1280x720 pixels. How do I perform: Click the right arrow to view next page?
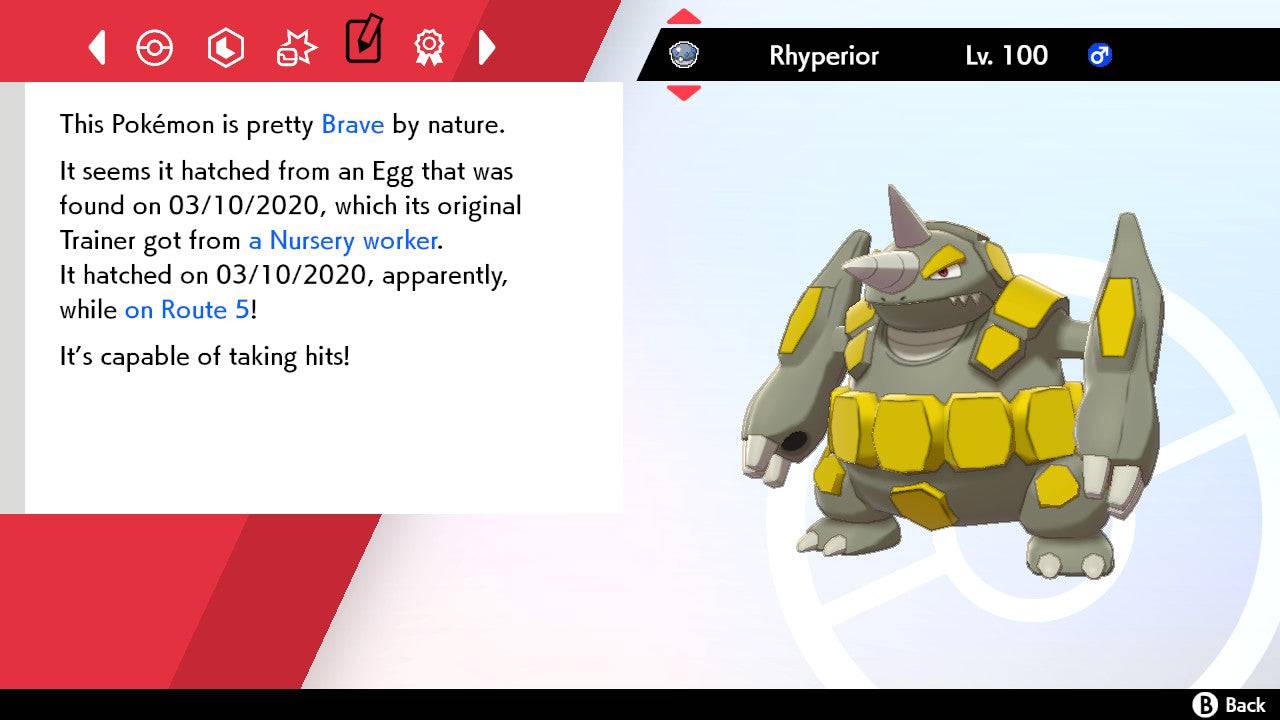(488, 47)
